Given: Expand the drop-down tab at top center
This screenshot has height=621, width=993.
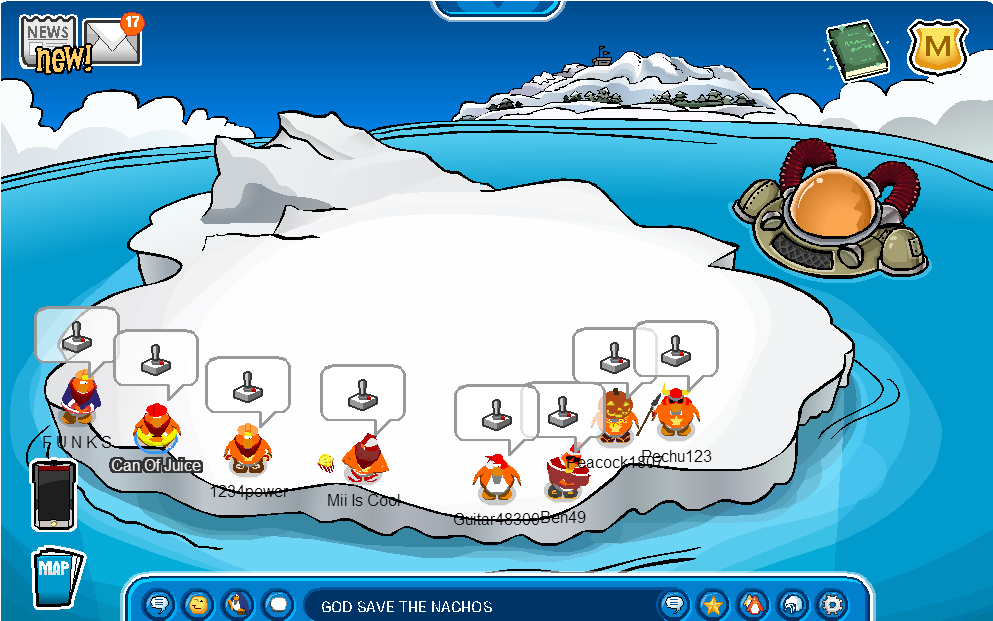Looking at the screenshot, I should point(497,8).
